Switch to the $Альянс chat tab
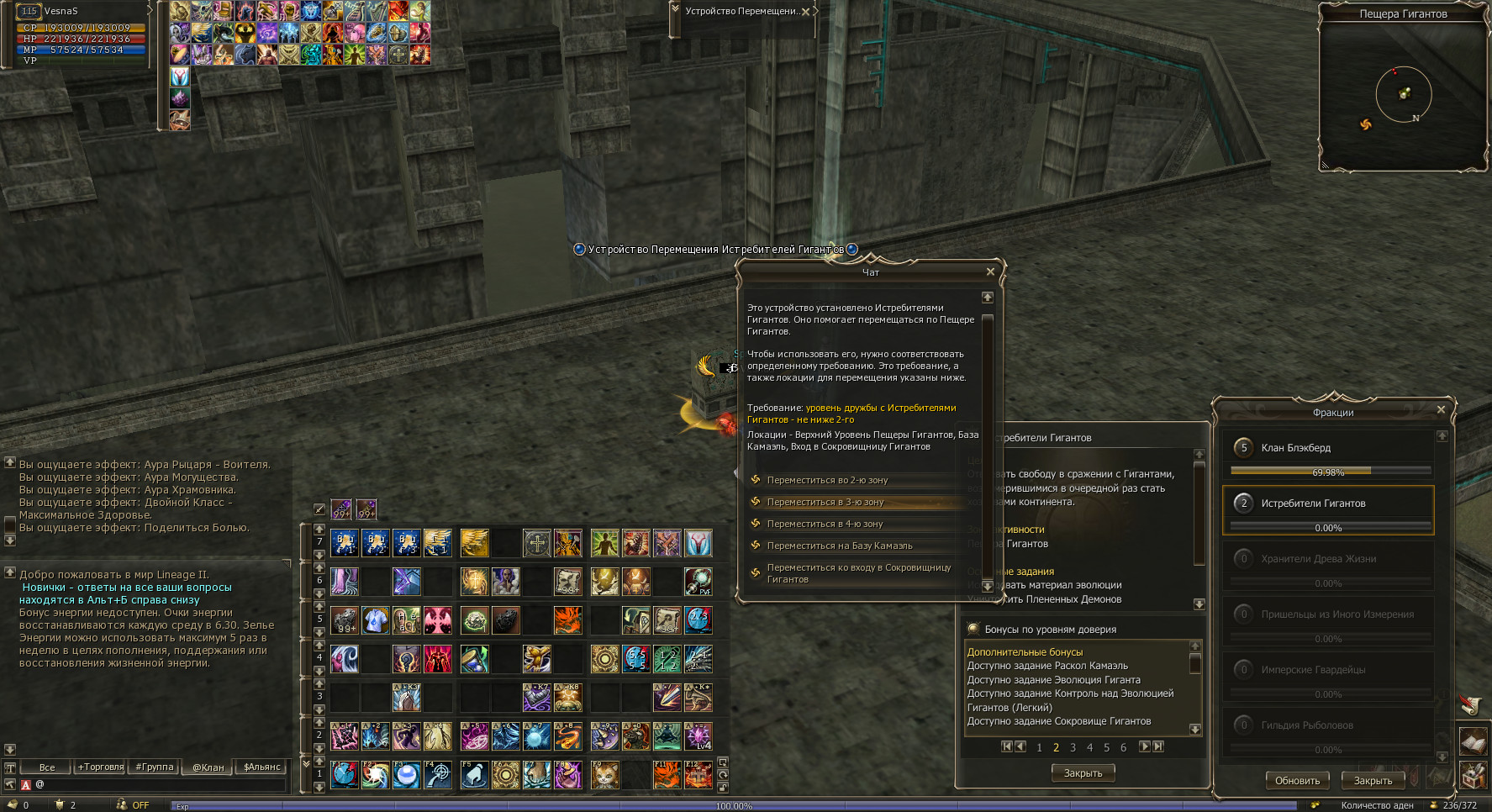This screenshot has width=1492, height=812. pos(261,767)
